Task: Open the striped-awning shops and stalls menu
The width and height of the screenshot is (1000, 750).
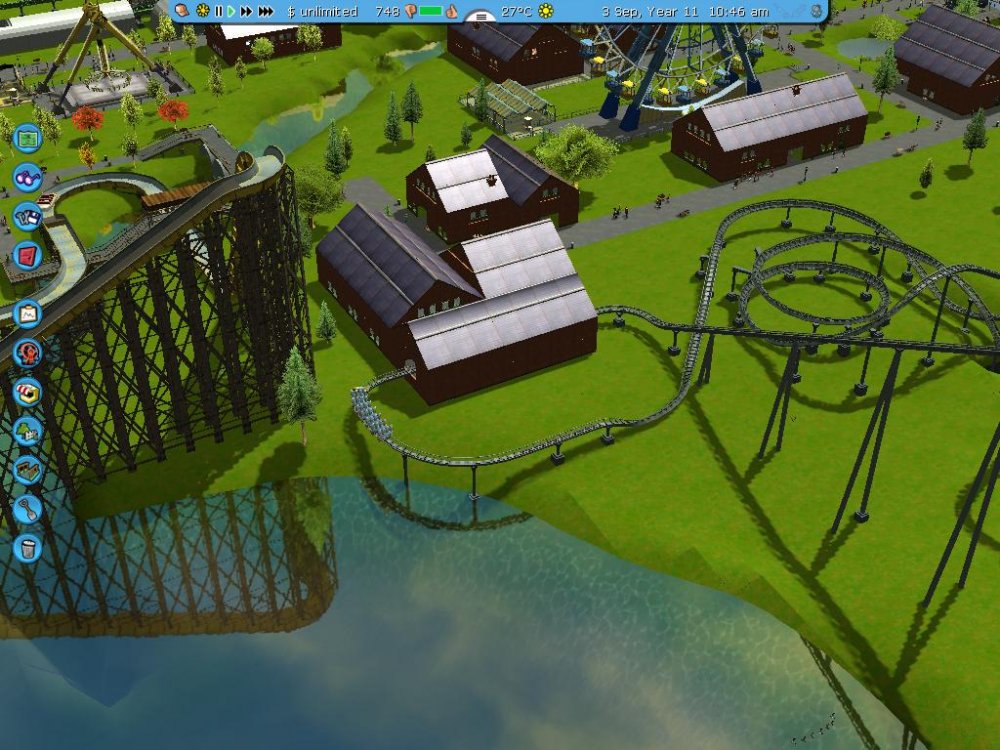Action: pos(27,392)
